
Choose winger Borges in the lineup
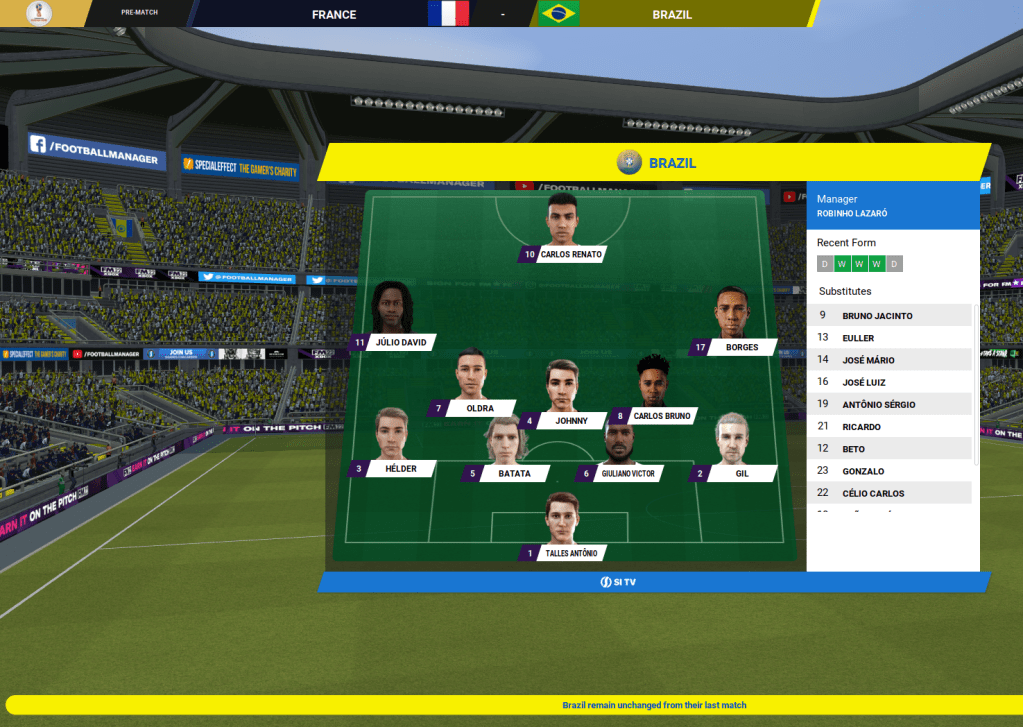coord(741,347)
